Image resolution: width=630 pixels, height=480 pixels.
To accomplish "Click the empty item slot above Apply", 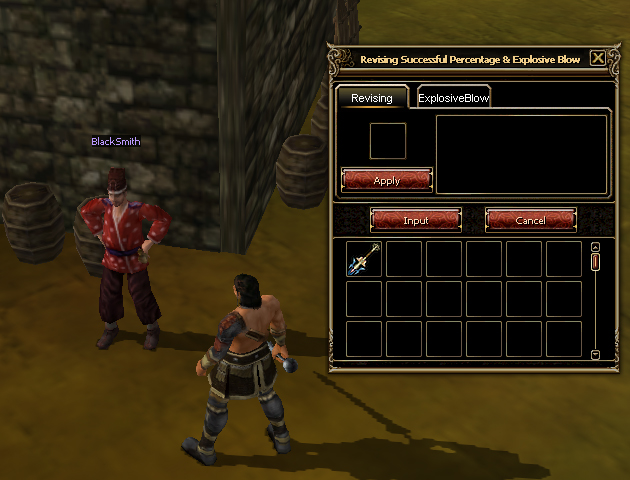I will 387,141.
